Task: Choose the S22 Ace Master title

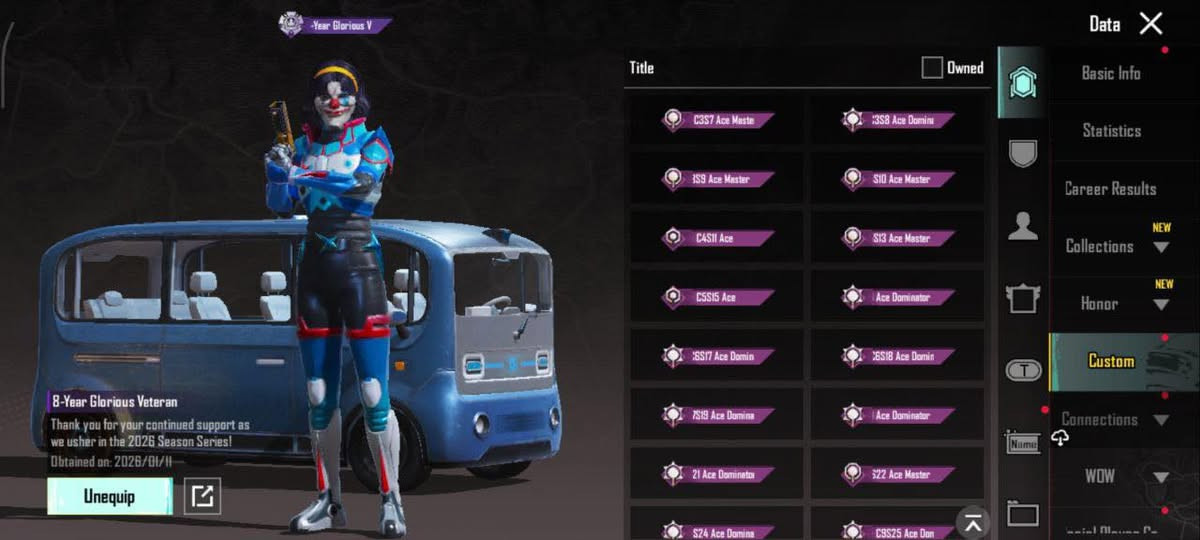Action: 897,474
